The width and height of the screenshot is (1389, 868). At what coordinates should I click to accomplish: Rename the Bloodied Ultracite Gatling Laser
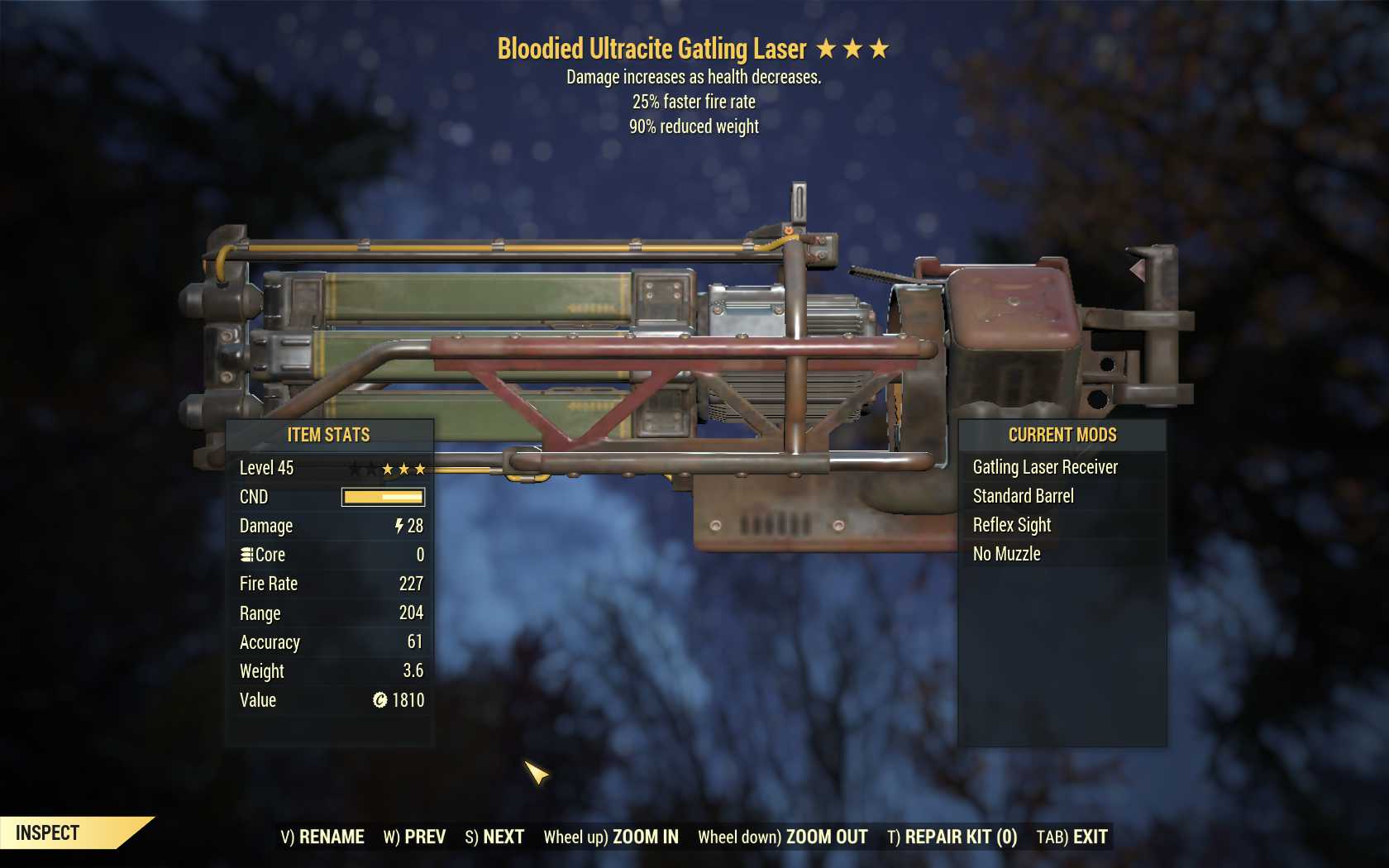[x=322, y=837]
